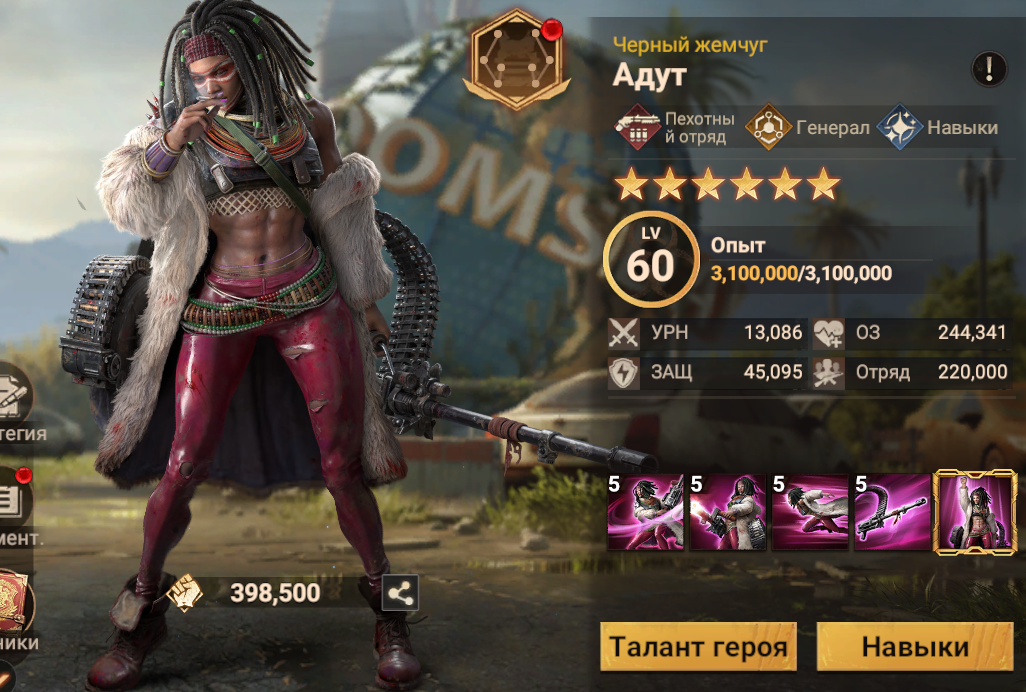Select the gold-framed raised fist skill
The width and height of the screenshot is (1026, 692).
[973, 513]
